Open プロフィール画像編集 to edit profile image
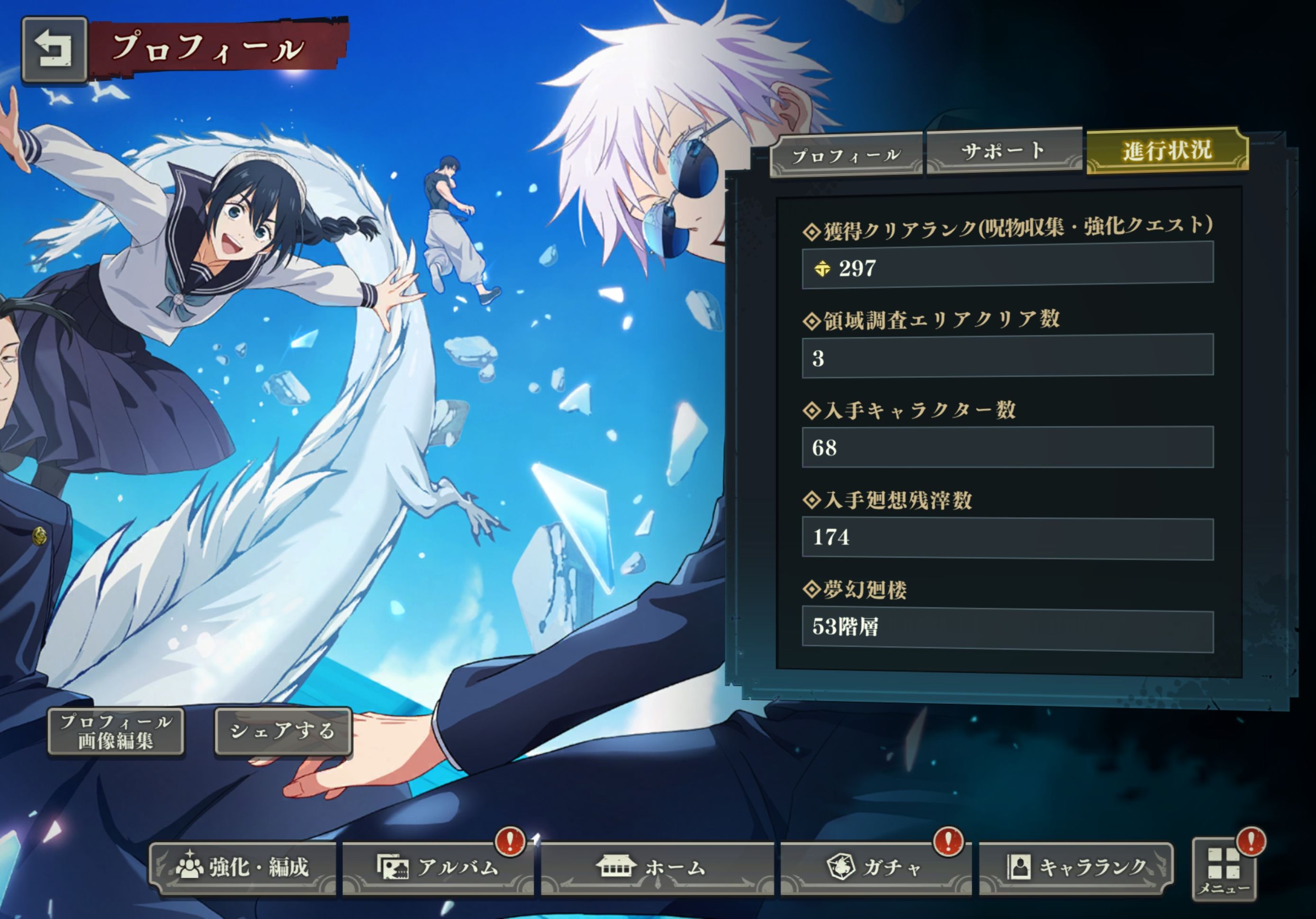The height and width of the screenshot is (919, 1316). (115, 731)
